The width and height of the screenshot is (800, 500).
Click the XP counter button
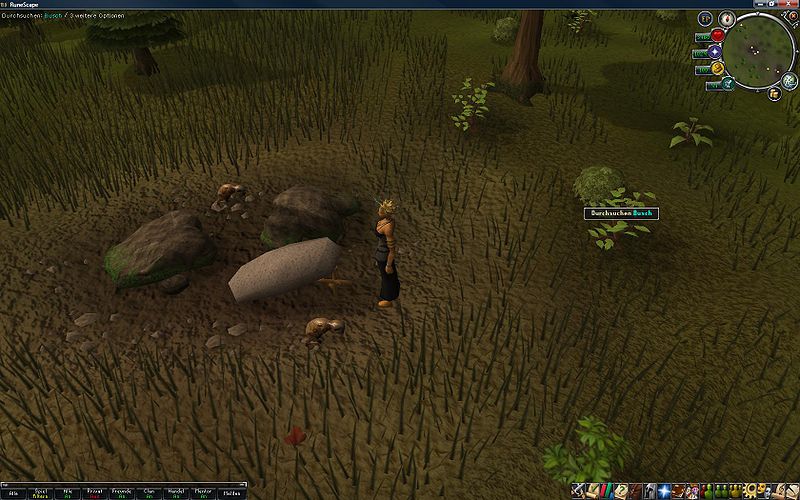pyautogui.click(x=706, y=19)
